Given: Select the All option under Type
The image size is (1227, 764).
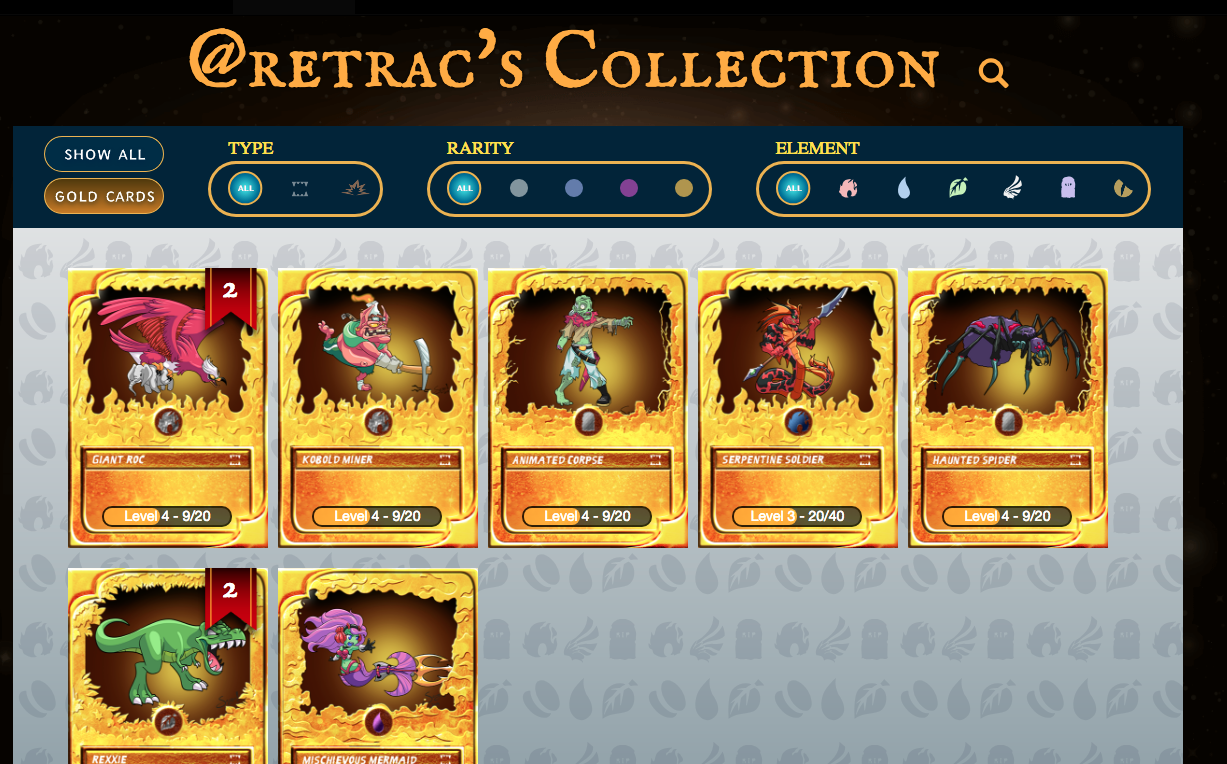Looking at the screenshot, I should [x=245, y=188].
